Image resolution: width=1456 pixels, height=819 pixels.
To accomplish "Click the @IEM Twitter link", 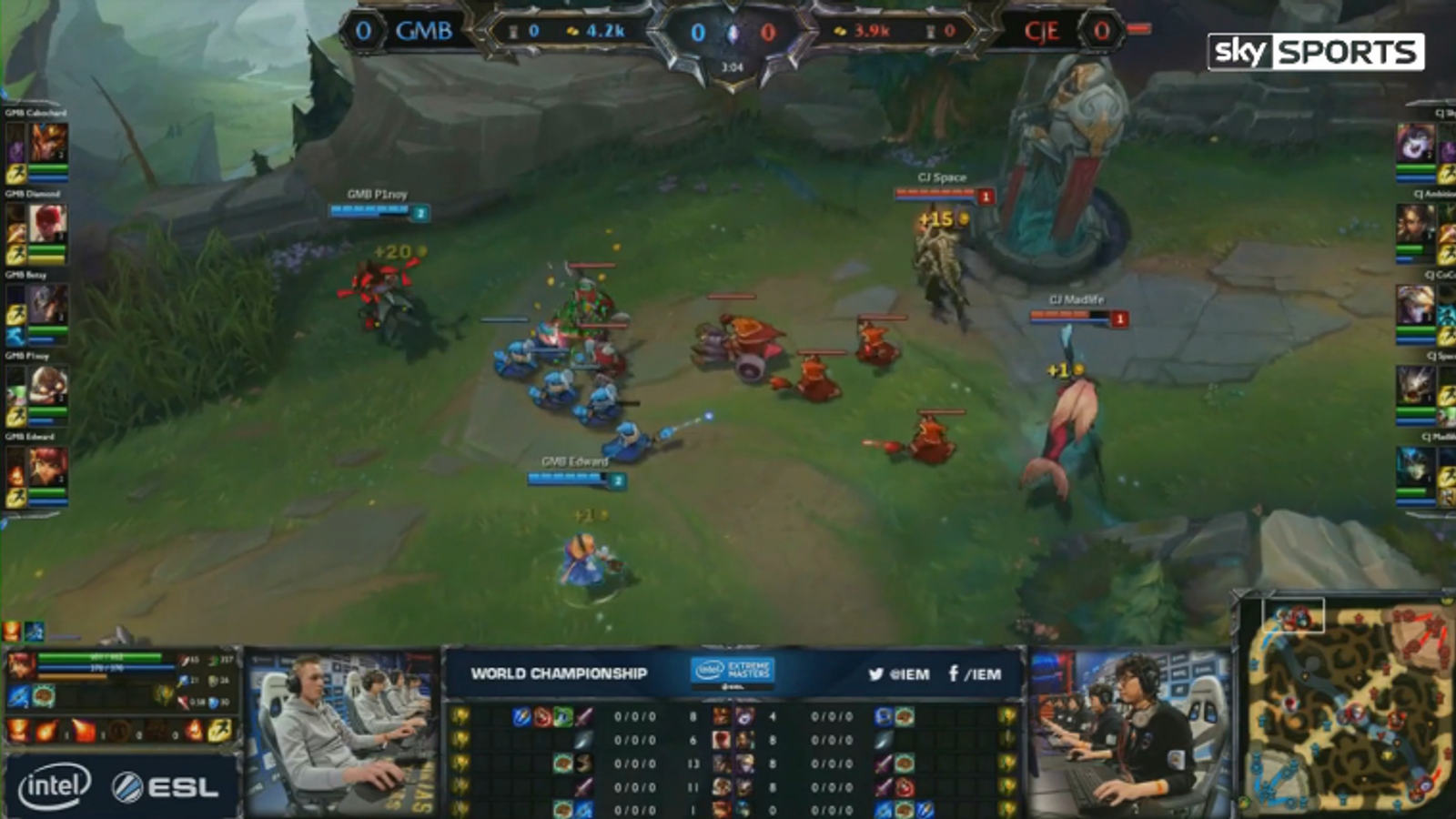I will click(x=900, y=675).
